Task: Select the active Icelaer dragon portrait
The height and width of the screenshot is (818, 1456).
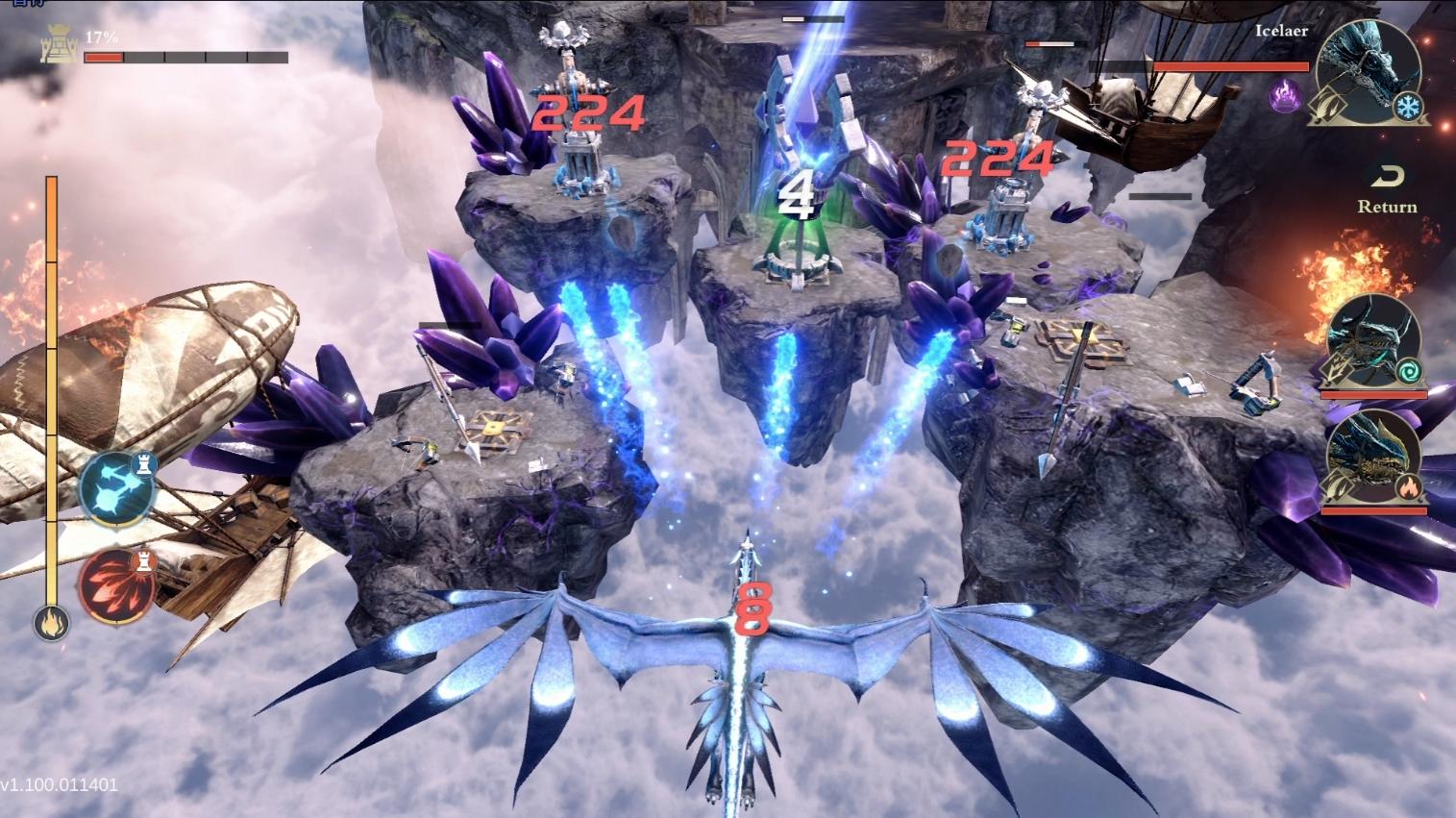Action: click(1367, 74)
